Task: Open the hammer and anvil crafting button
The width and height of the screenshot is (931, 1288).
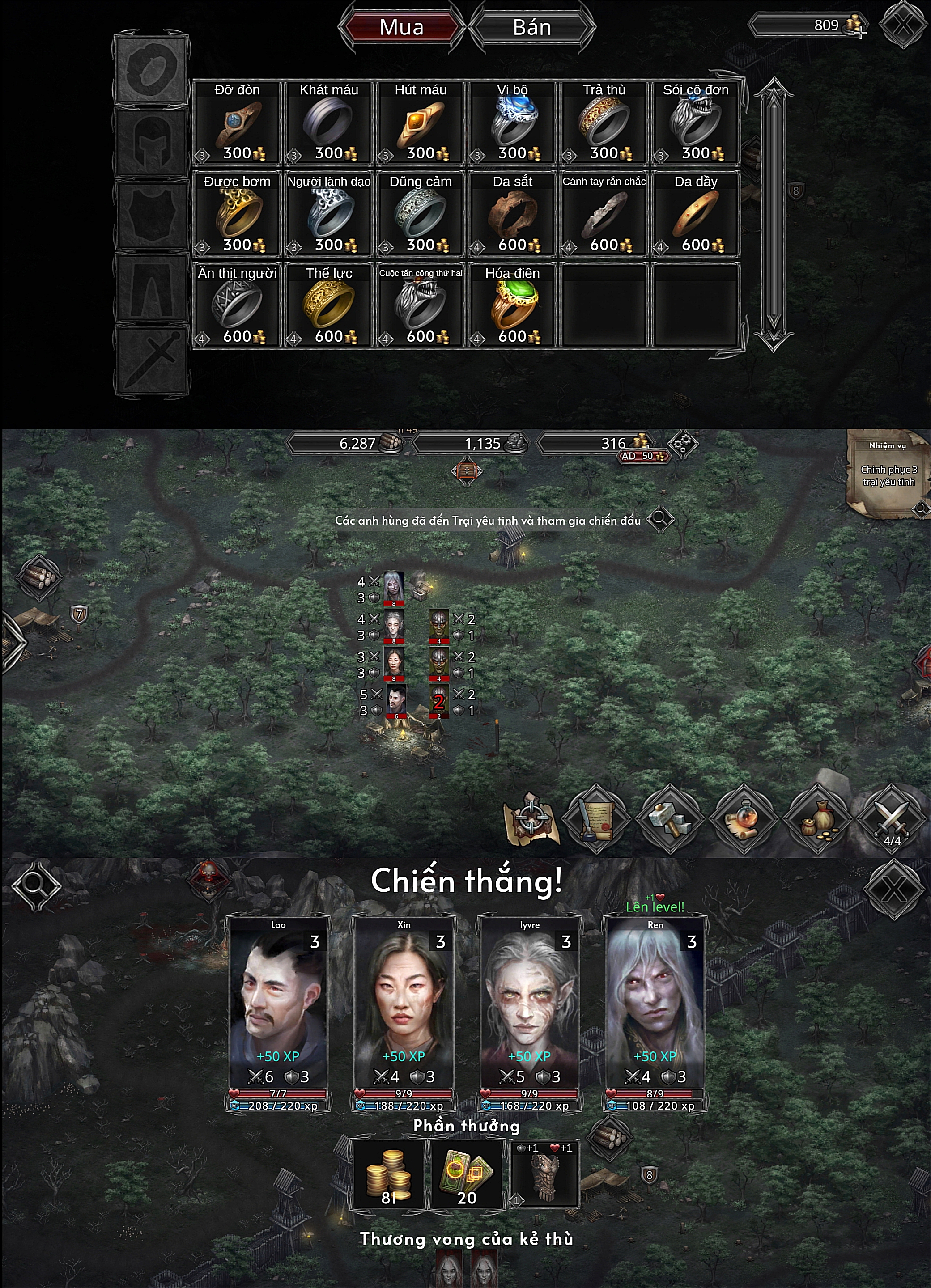Action: 670,819
